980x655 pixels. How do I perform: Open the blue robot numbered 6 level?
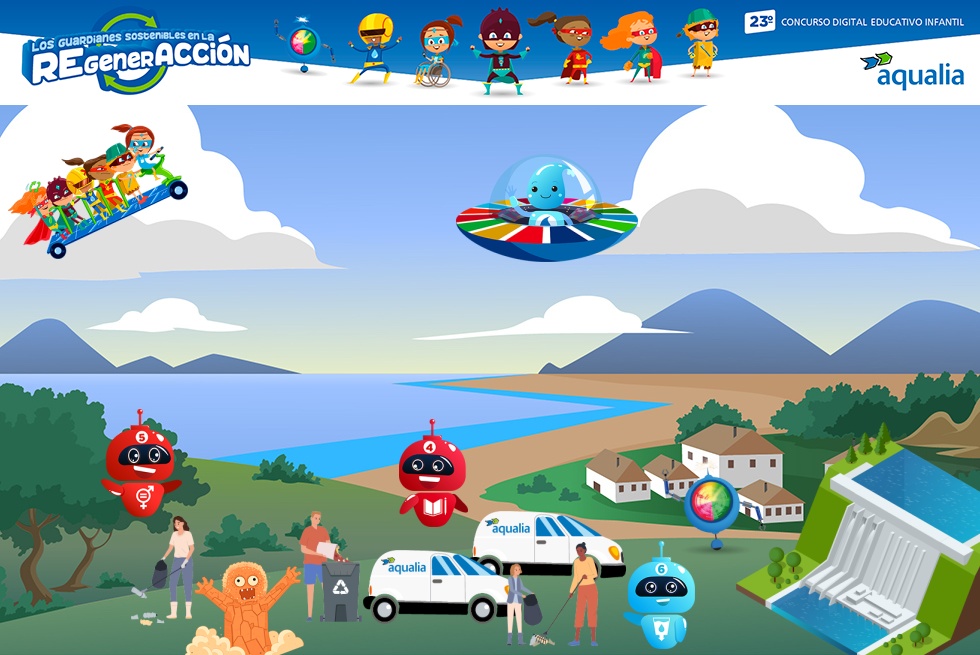pos(661,596)
